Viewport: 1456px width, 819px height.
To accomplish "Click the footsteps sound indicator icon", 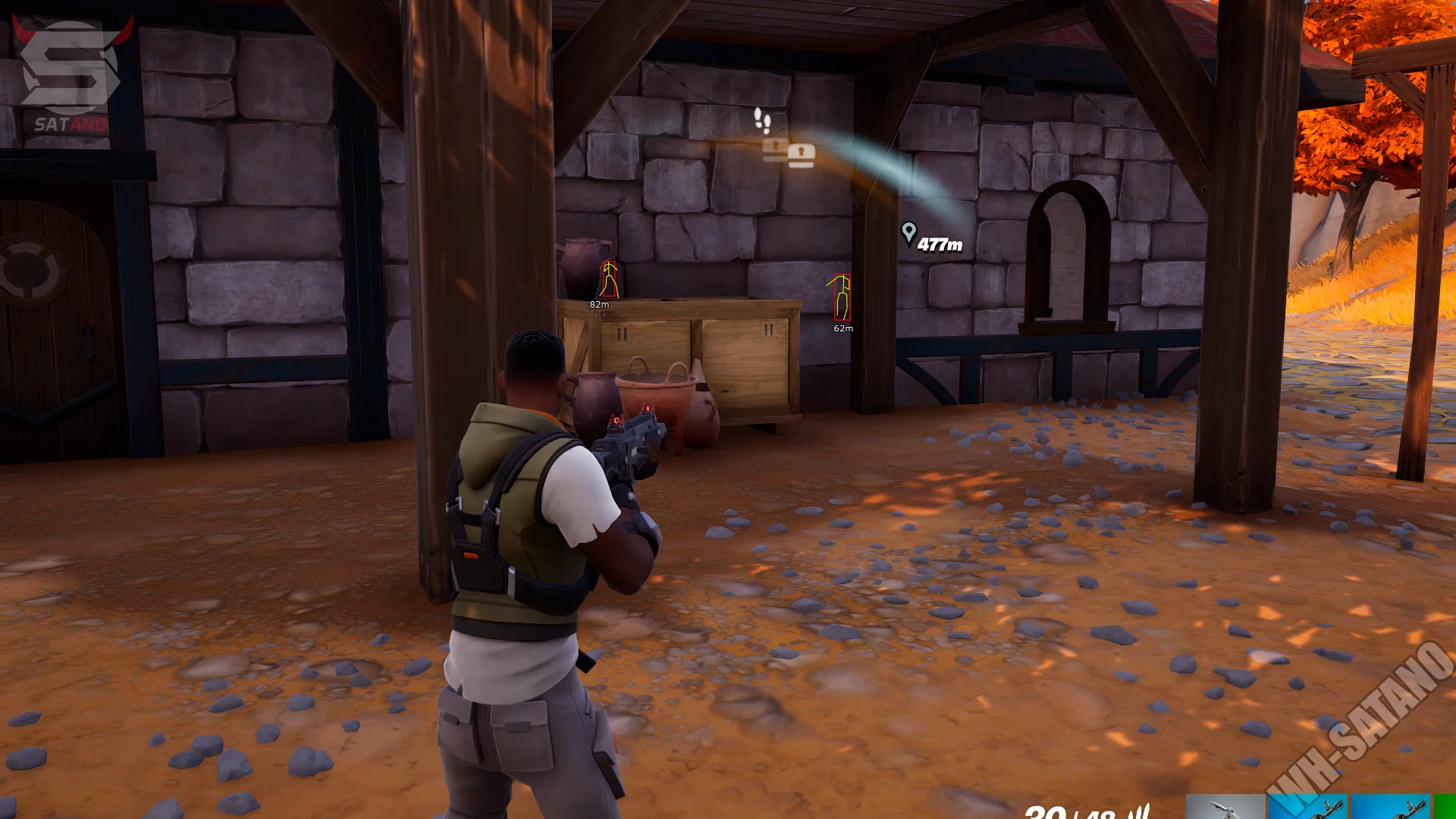I will point(762,119).
